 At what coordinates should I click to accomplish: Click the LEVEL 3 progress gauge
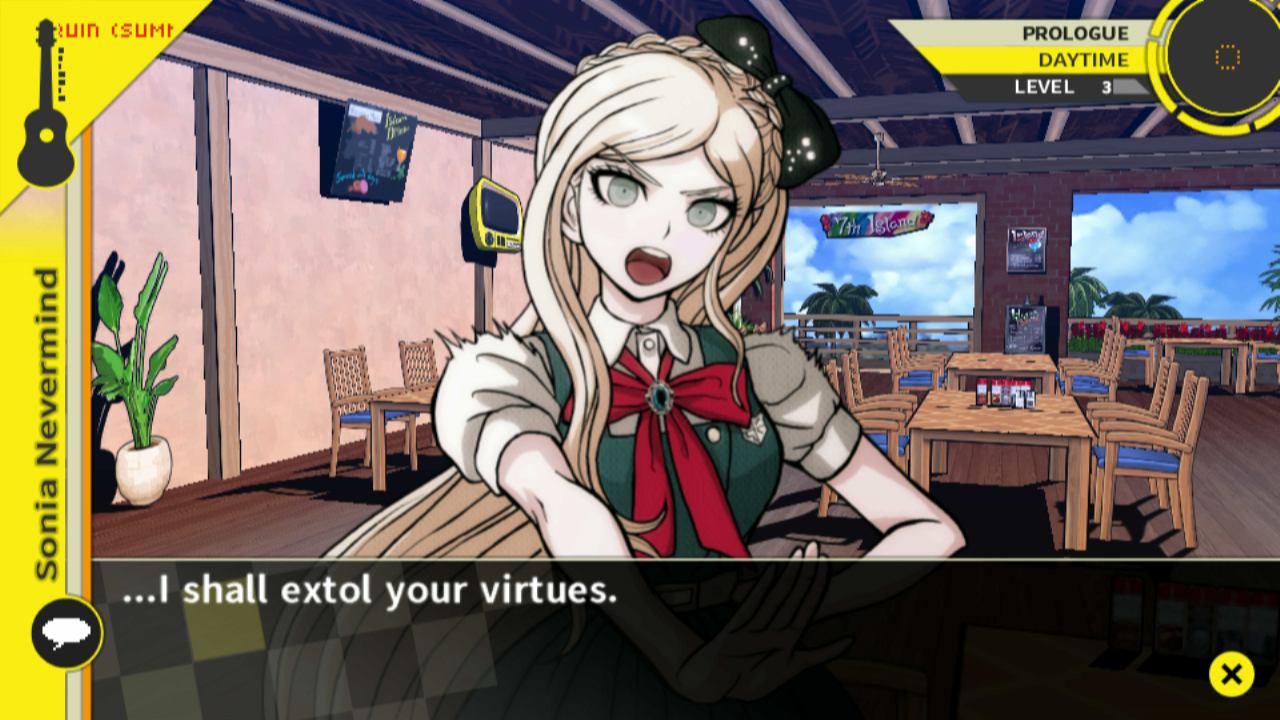(x=1105, y=87)
